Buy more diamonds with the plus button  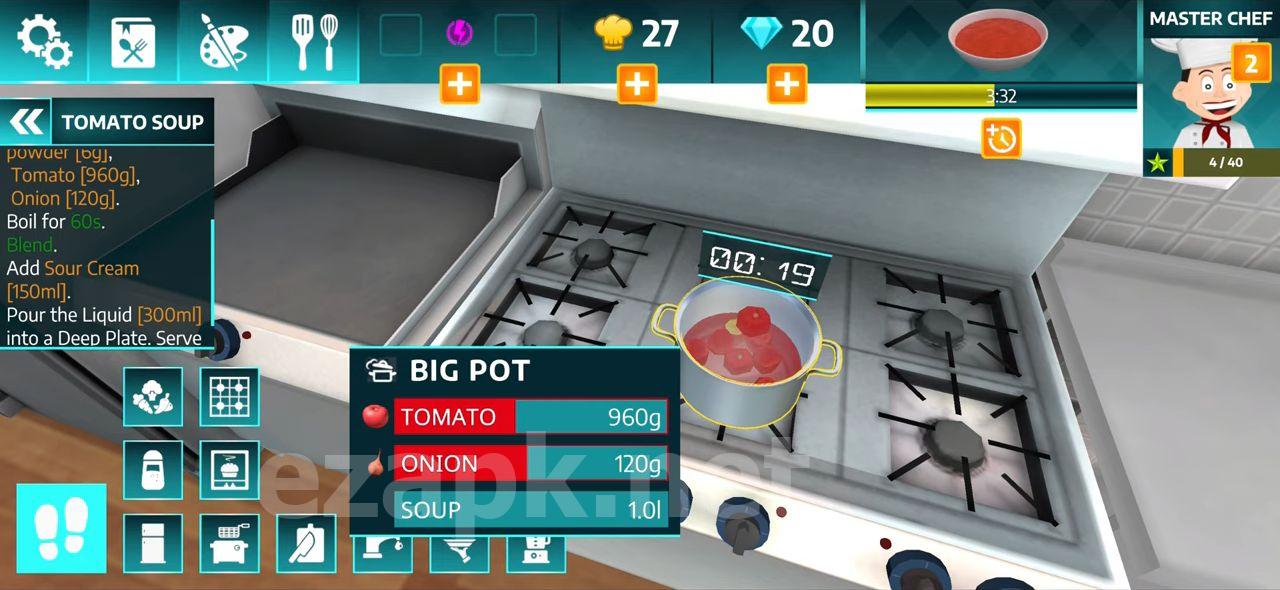[787, 84]
